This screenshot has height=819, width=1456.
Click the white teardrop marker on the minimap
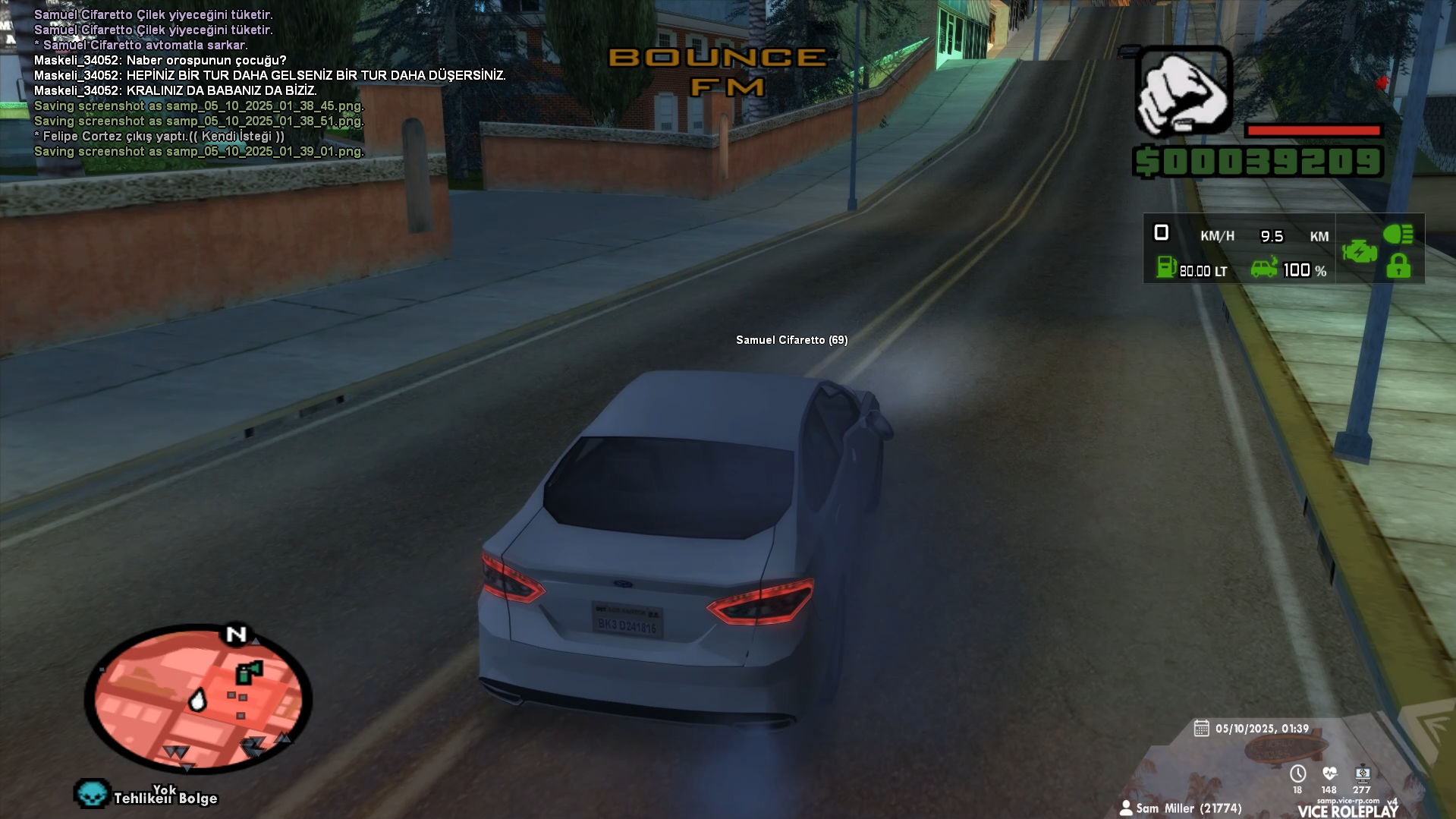coord(197,700)
